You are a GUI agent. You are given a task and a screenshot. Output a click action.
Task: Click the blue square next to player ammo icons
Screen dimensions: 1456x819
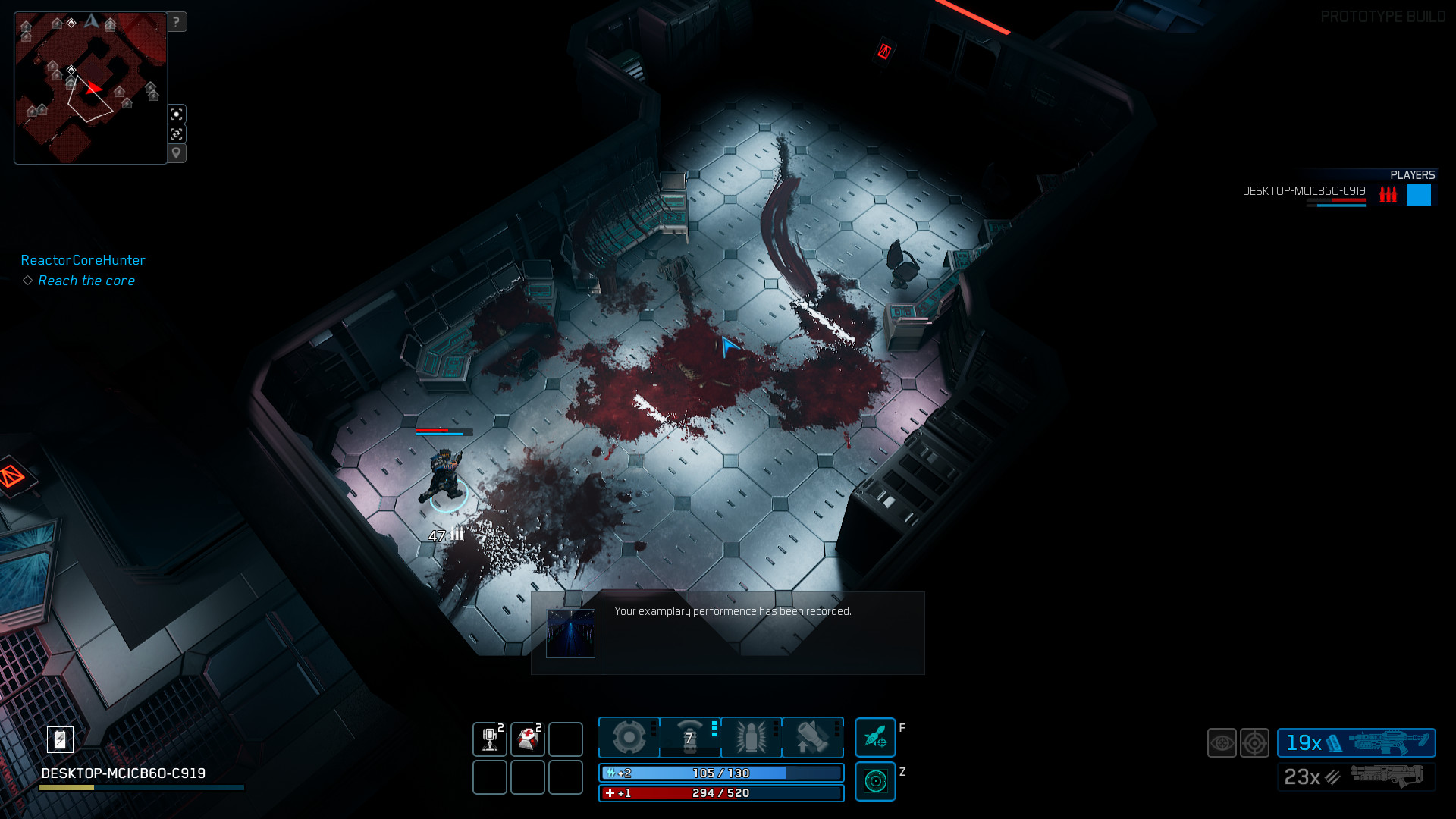click(x=1417, y=195)
